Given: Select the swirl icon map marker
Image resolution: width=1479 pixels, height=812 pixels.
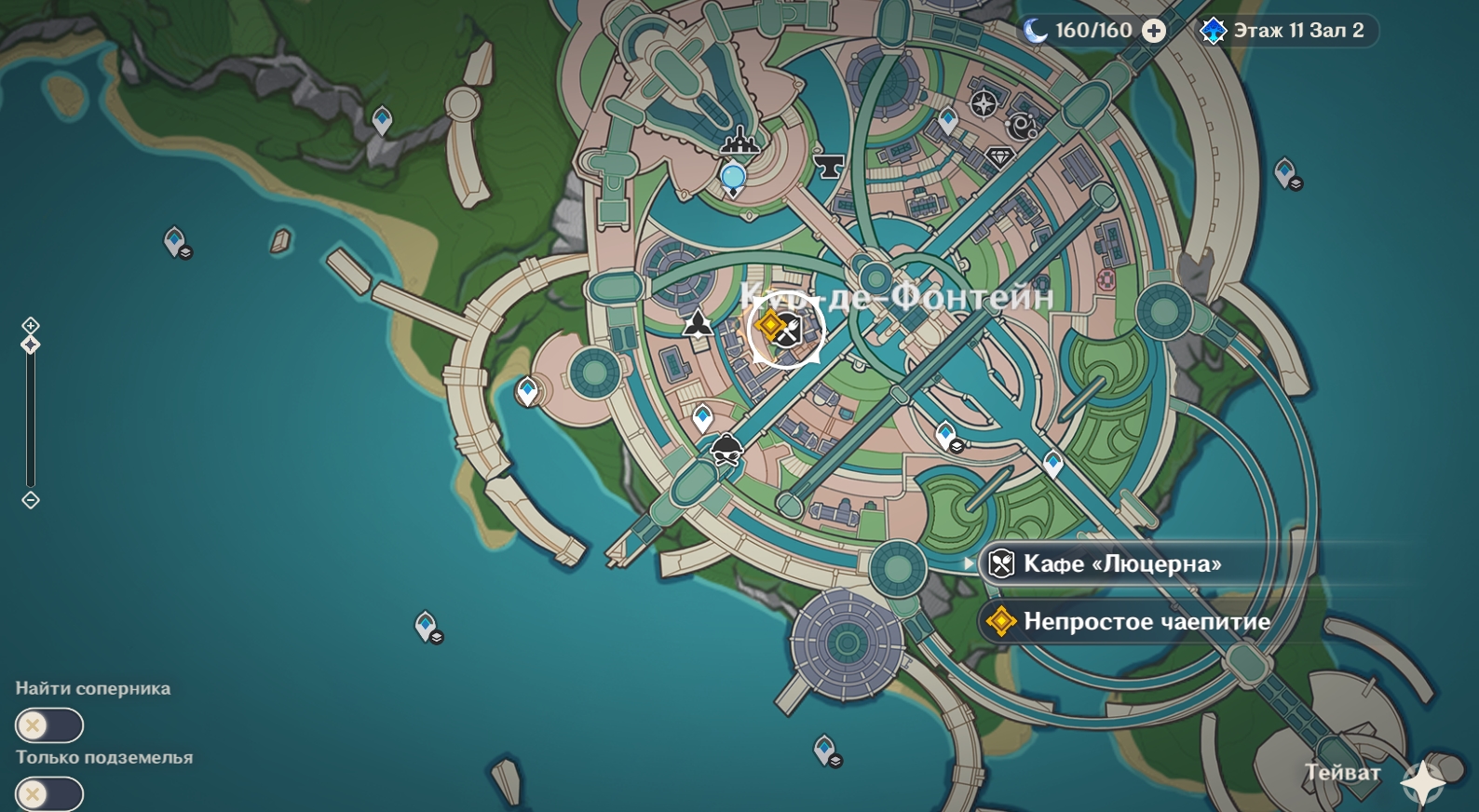Looking at the screenshot, I should [x=1023, y=126].
